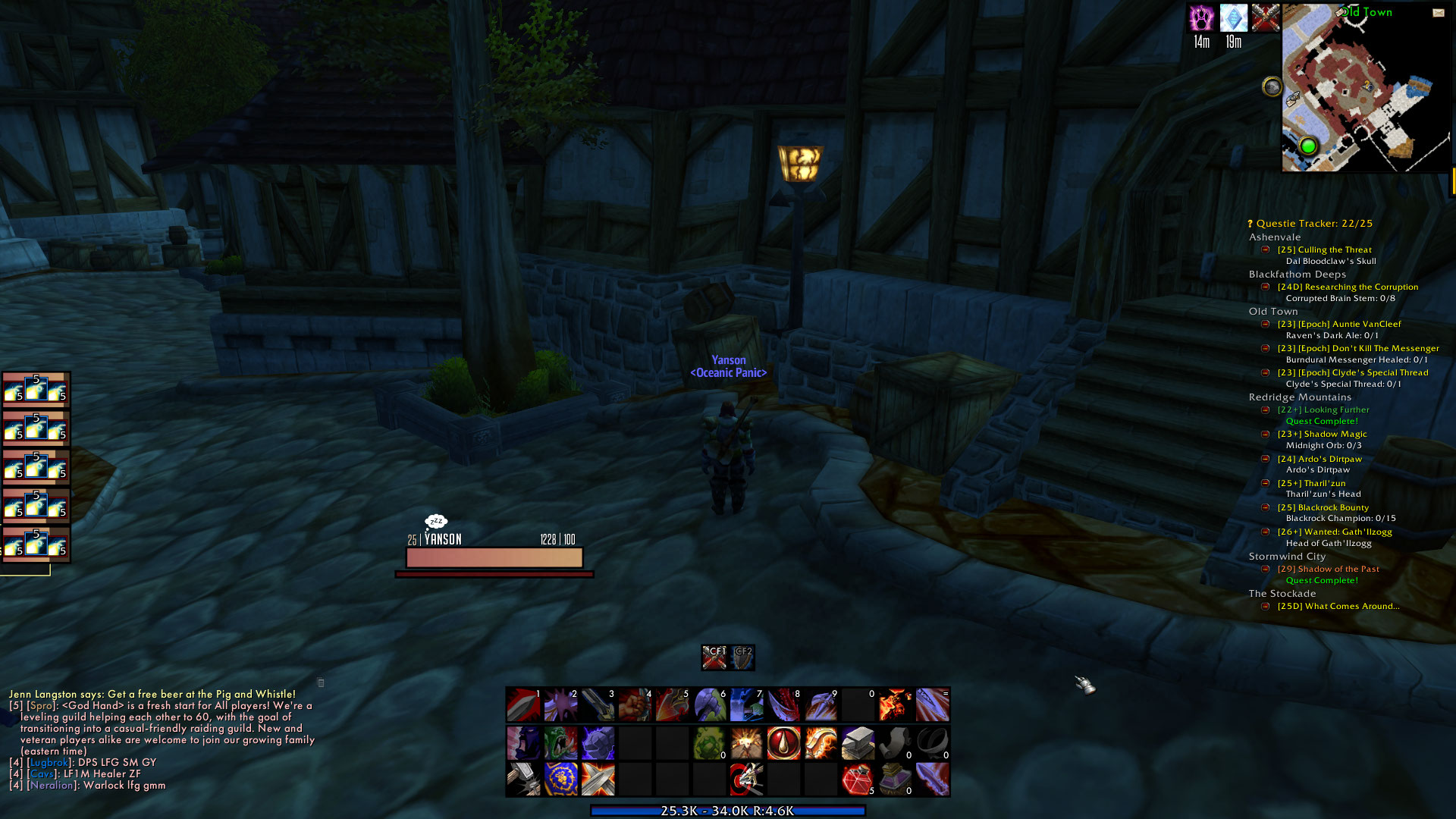Use the blood drop ability icon
The width and height of the screenshot is (1456, 819).
click(783, 743)
